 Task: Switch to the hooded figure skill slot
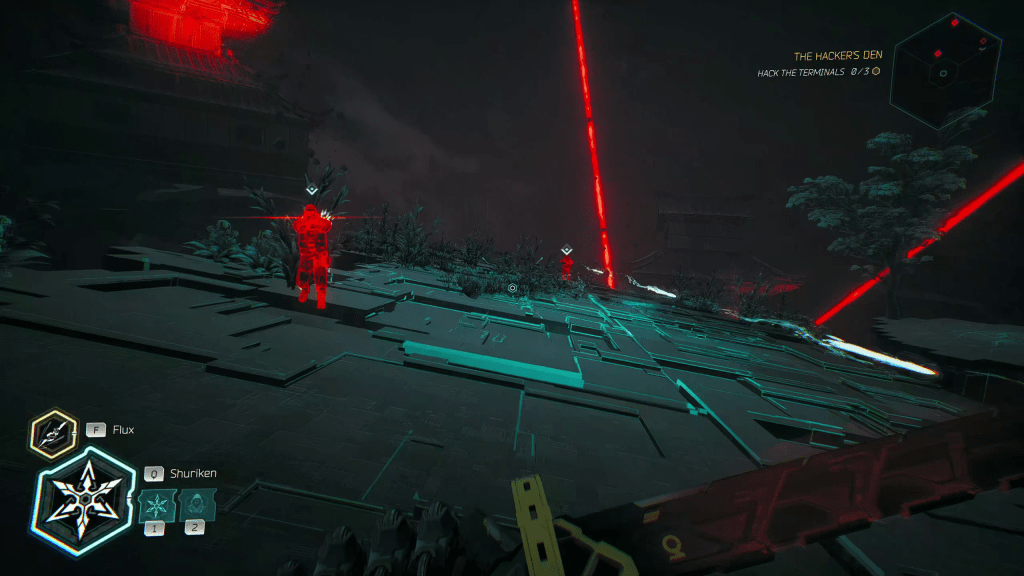tap(194, 503)
